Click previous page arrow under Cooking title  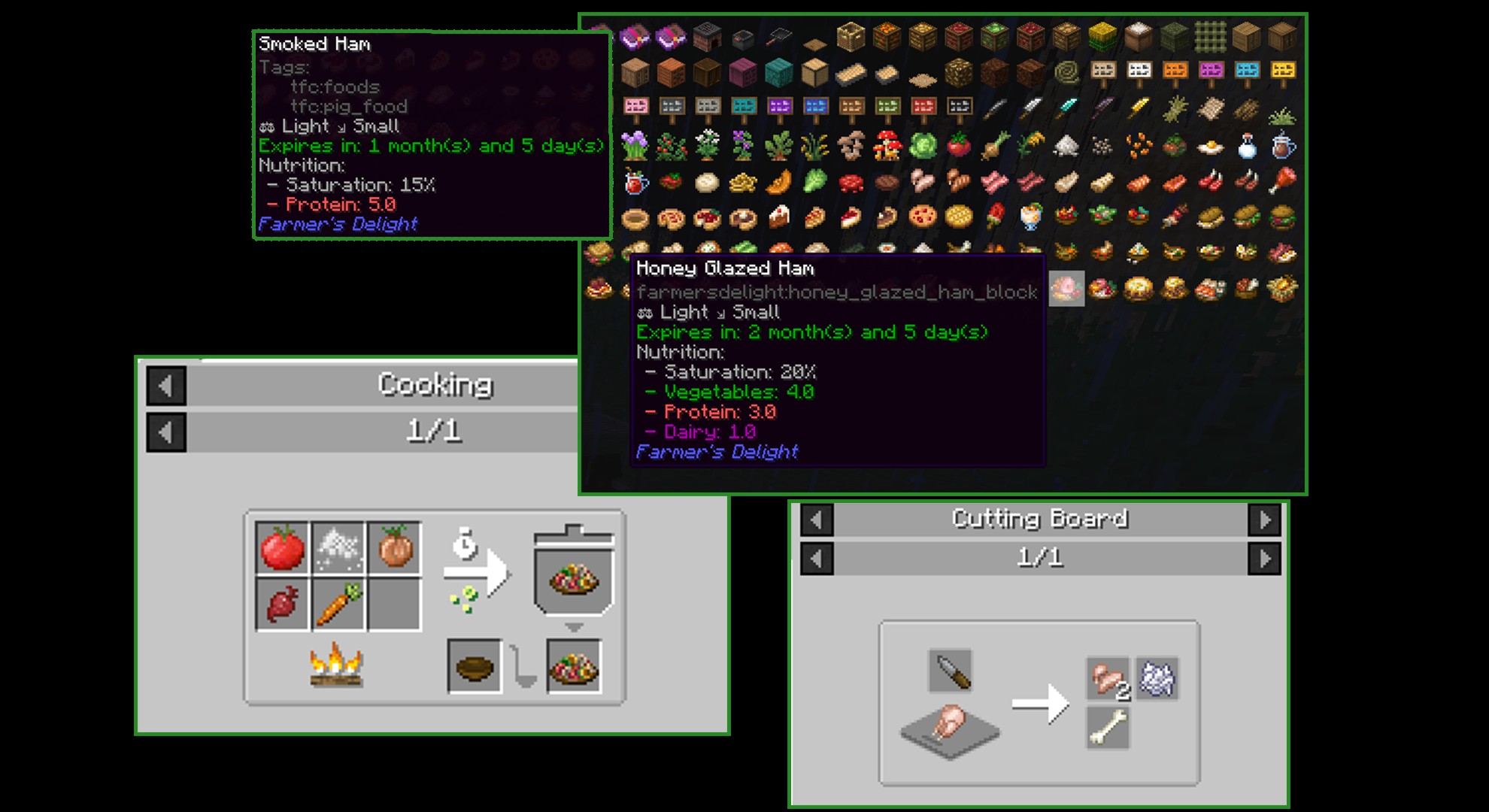pyautogui.click(x=166, y=433)
